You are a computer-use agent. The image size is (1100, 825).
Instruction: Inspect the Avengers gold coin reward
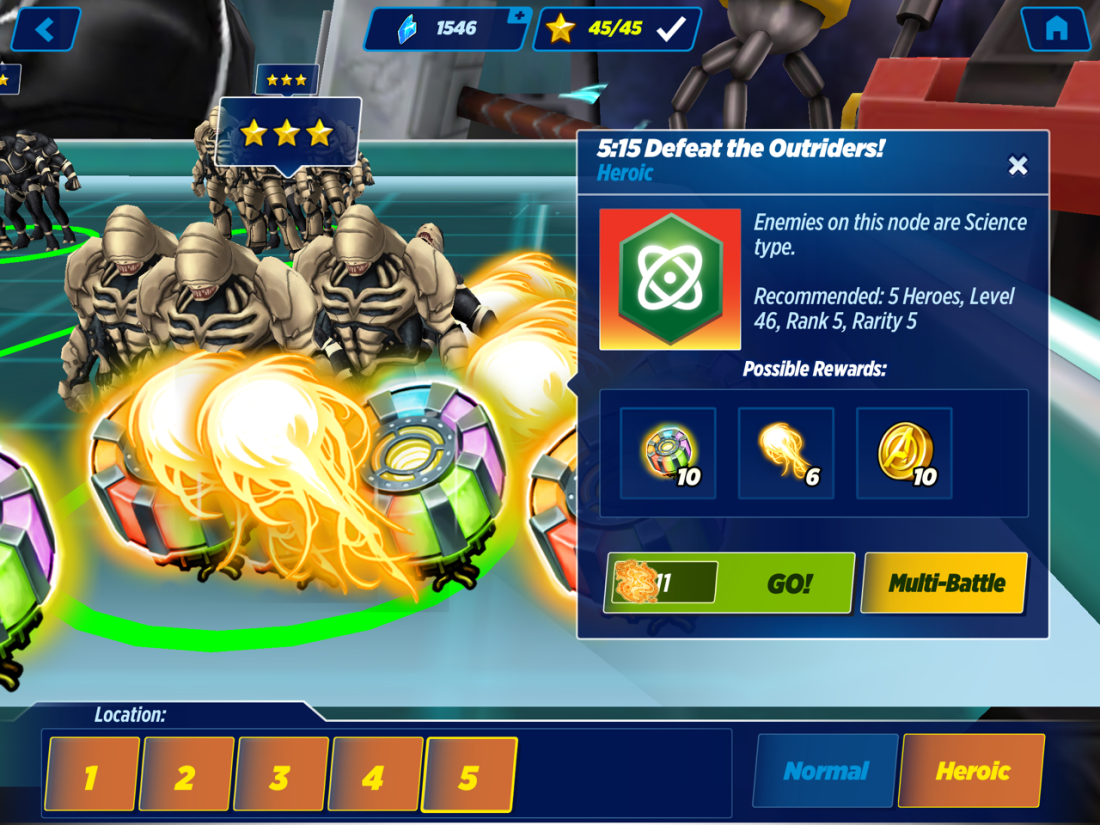click(904, 453)
